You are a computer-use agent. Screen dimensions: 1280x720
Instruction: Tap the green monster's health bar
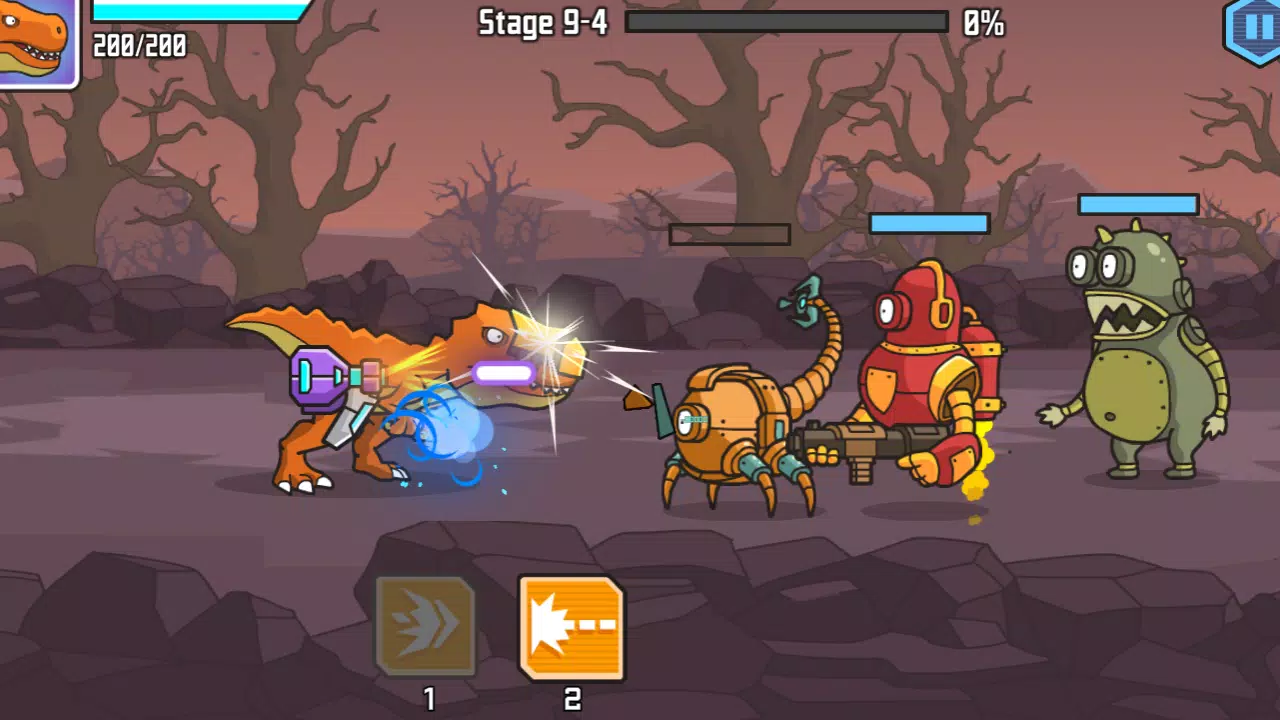1137,204
